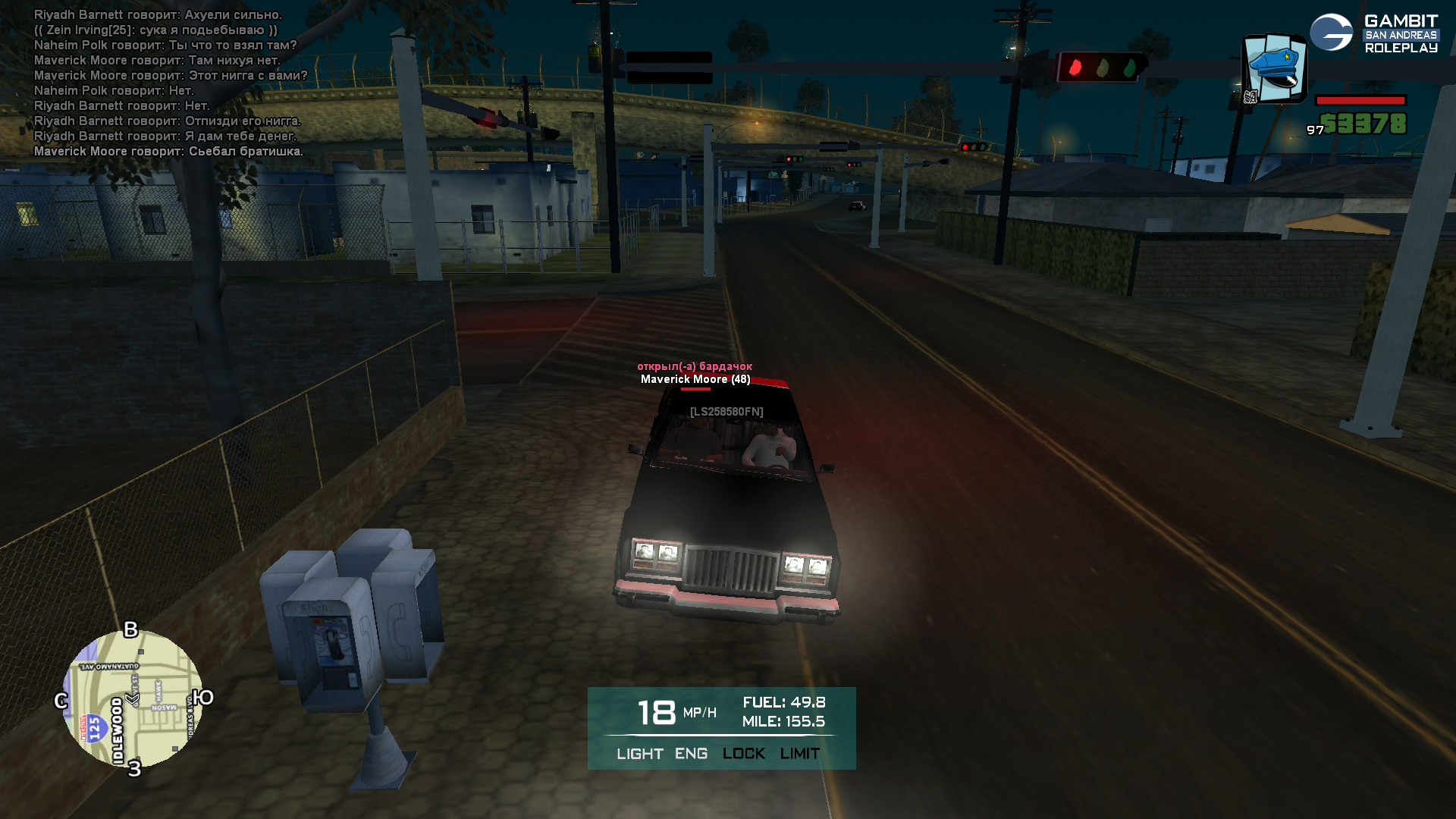
Task: Click the chat log message area
Action: (x=170, y=83)
